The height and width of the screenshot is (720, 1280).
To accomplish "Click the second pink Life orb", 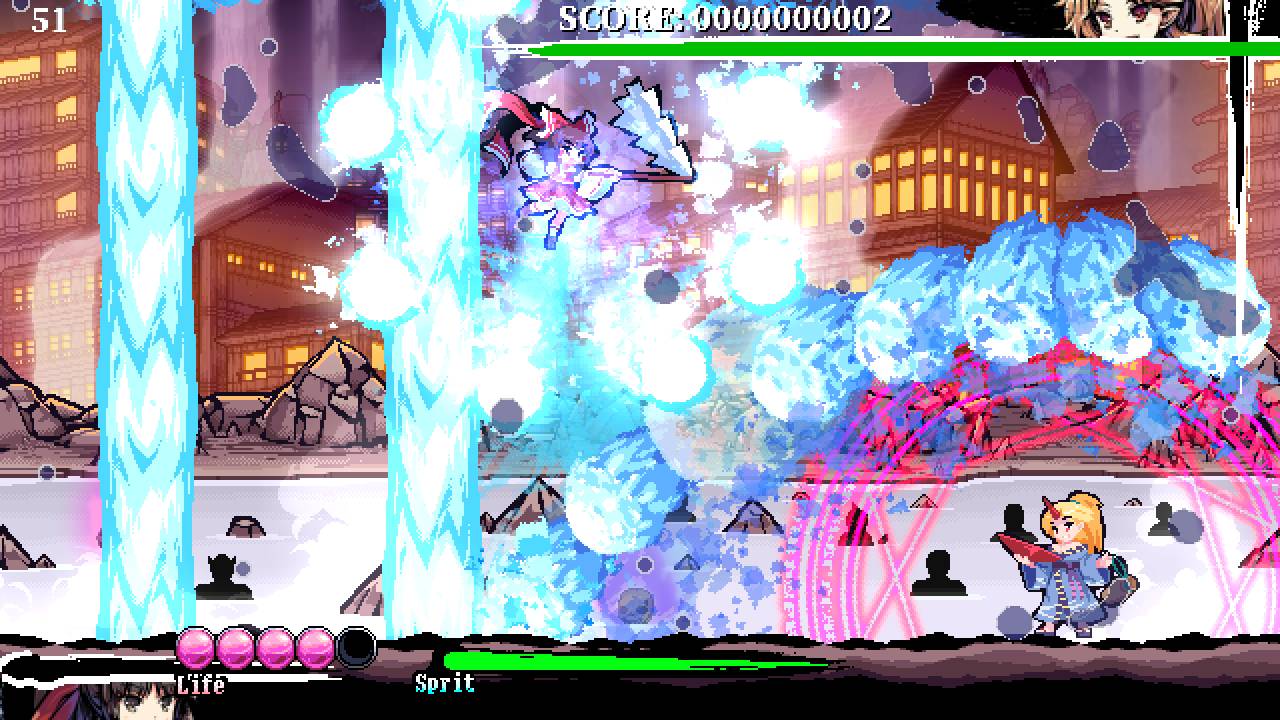I will pos(237,649).
